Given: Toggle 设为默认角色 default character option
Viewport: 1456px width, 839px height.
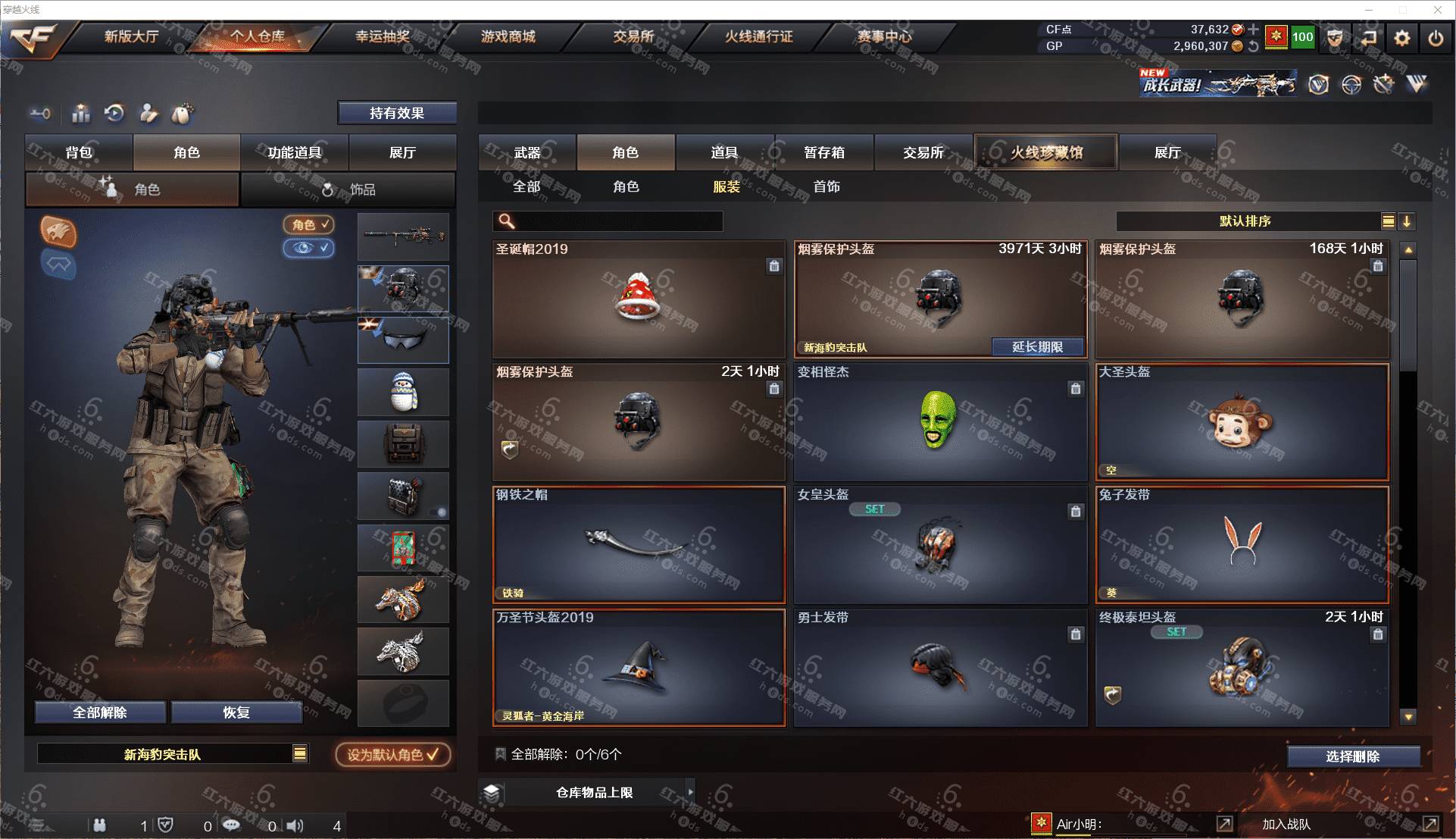Looking at the screenshot, I should (x=392, y=755).
